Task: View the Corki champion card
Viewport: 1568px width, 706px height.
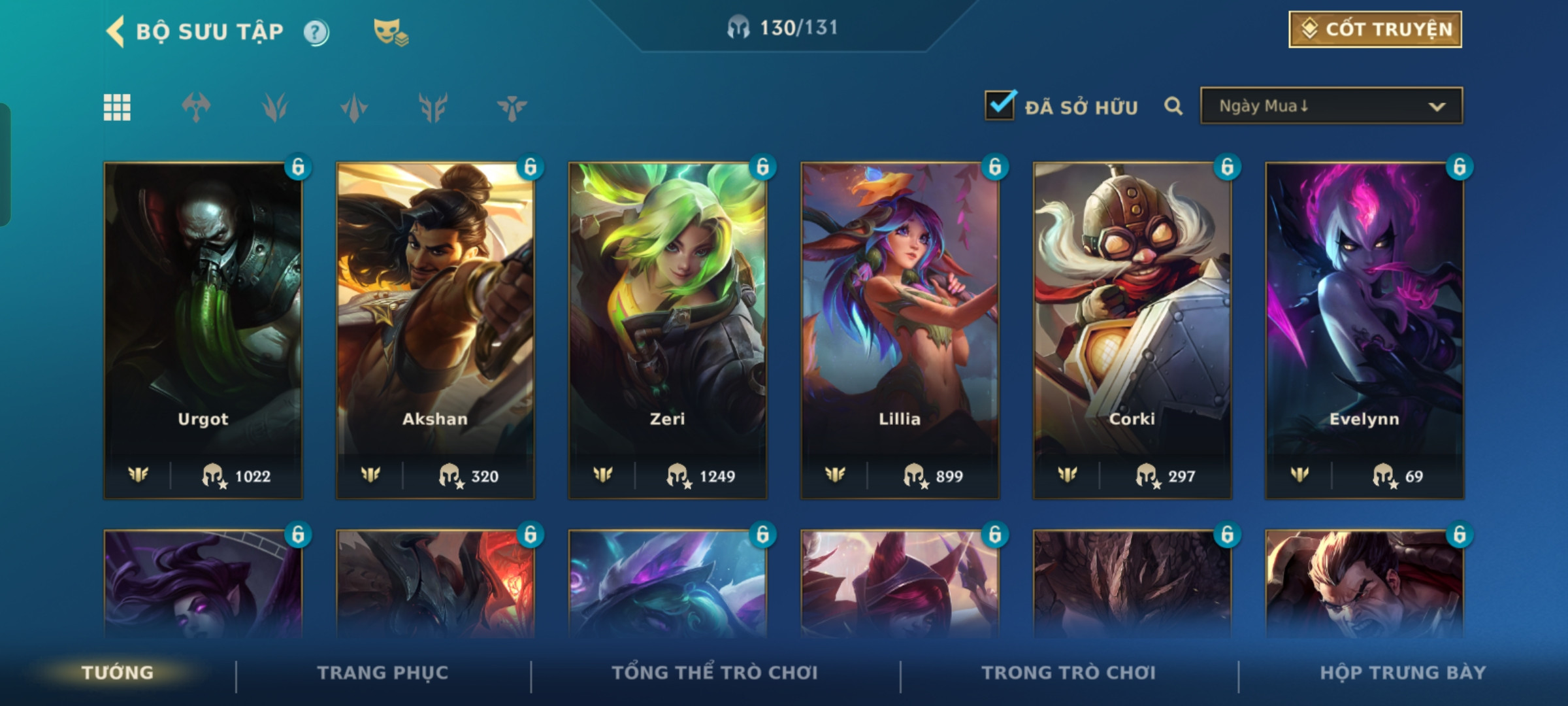Action: point(1132,330)
